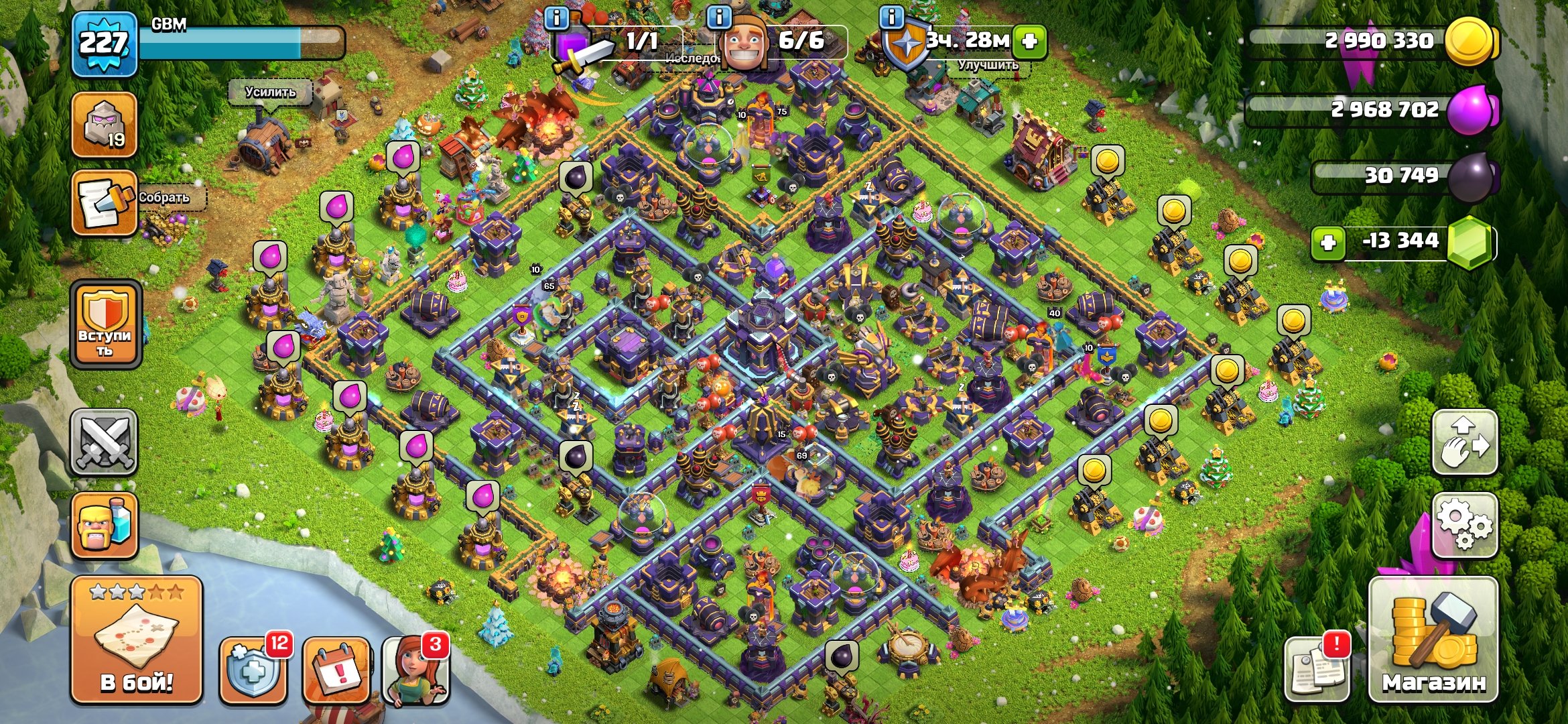Open the calendar events icon
1568x724 pixels.
coord(336,669)
